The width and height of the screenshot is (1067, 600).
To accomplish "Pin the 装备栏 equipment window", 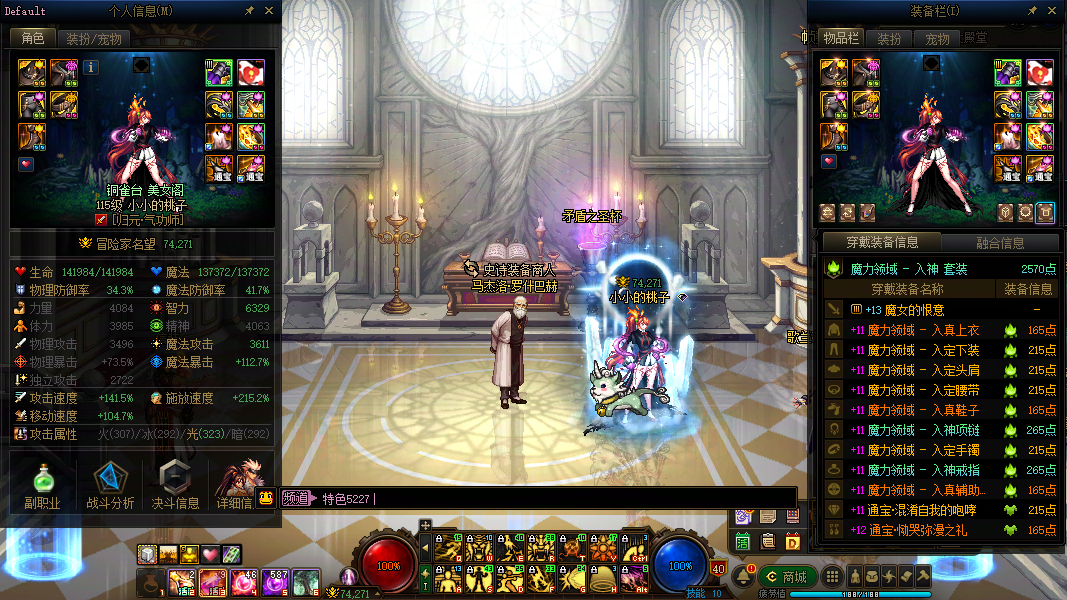I will tap(1031, 10).
